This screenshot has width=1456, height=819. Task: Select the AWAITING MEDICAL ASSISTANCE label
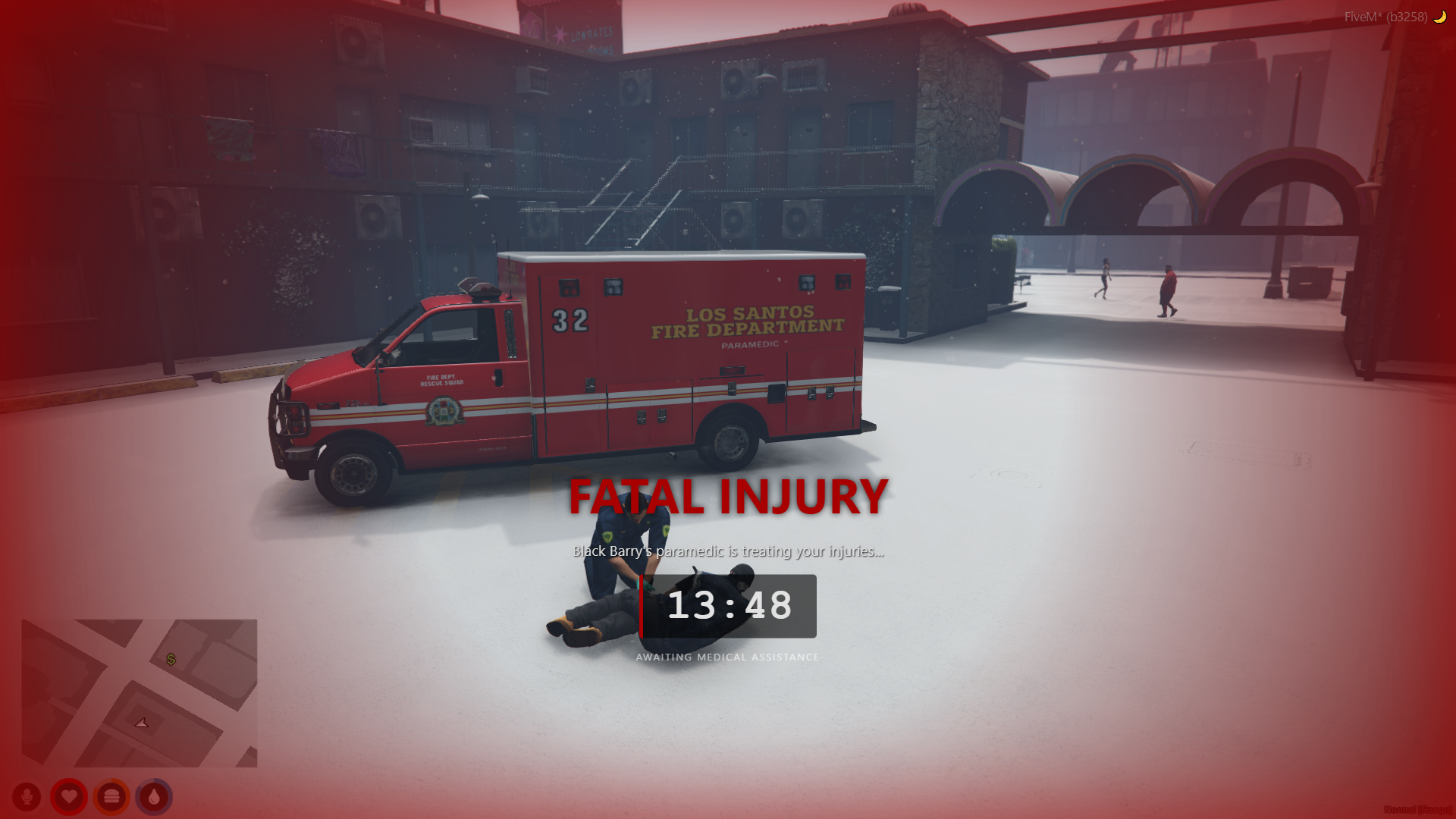coord(727,657)
